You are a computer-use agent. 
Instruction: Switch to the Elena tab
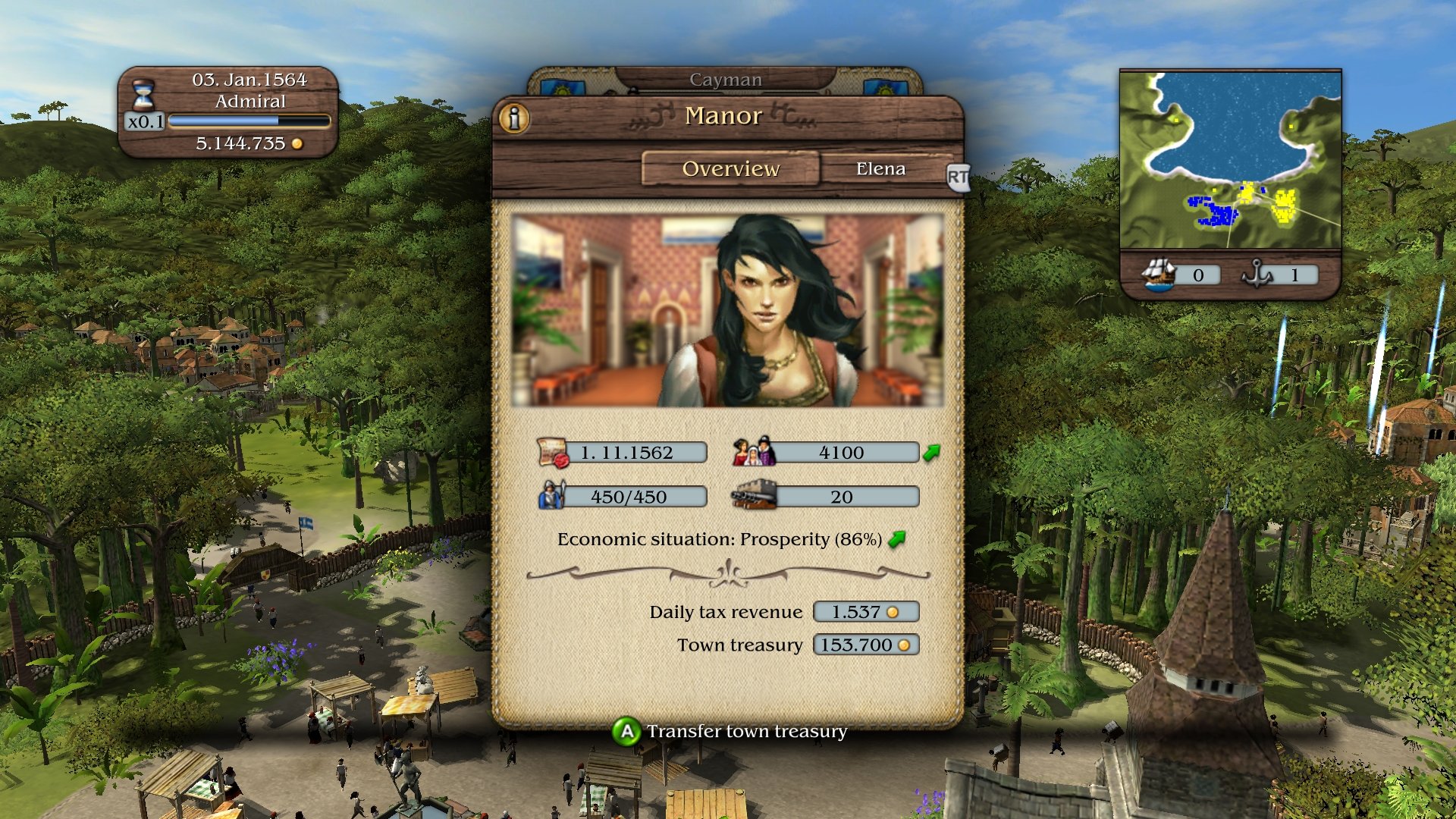pos(881,168)
